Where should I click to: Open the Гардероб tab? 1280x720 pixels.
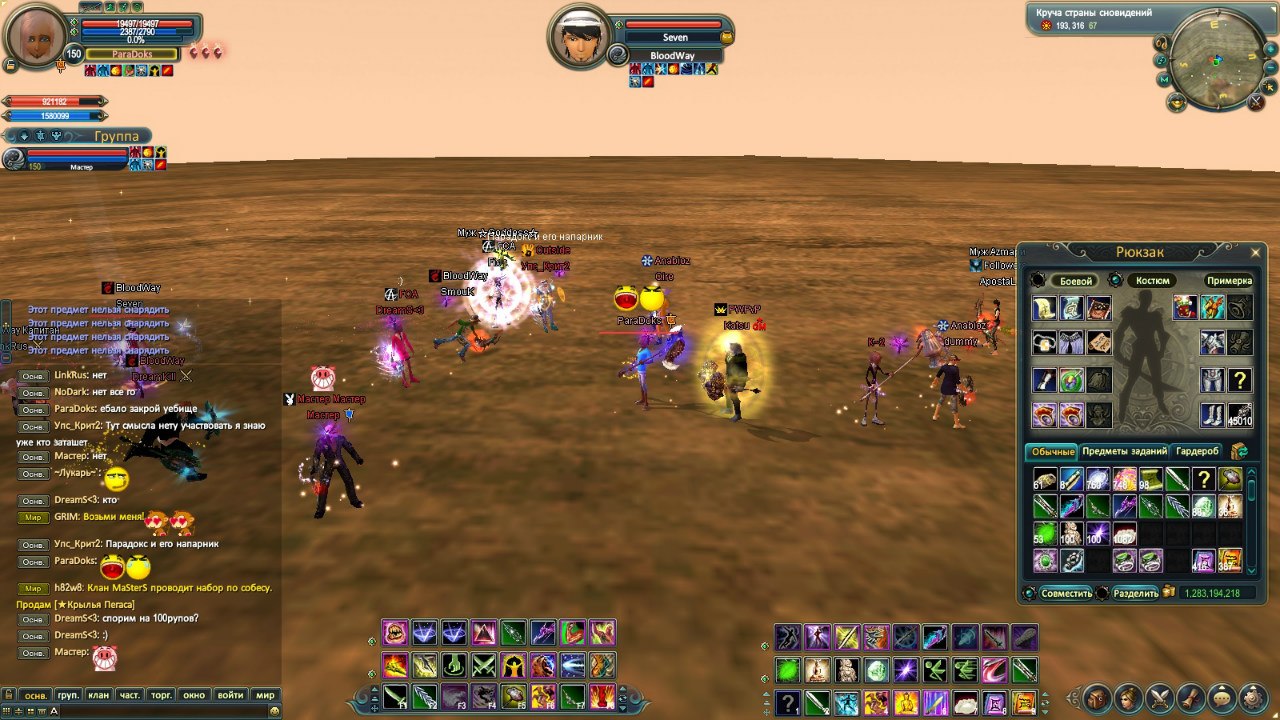coord(1197,451)
